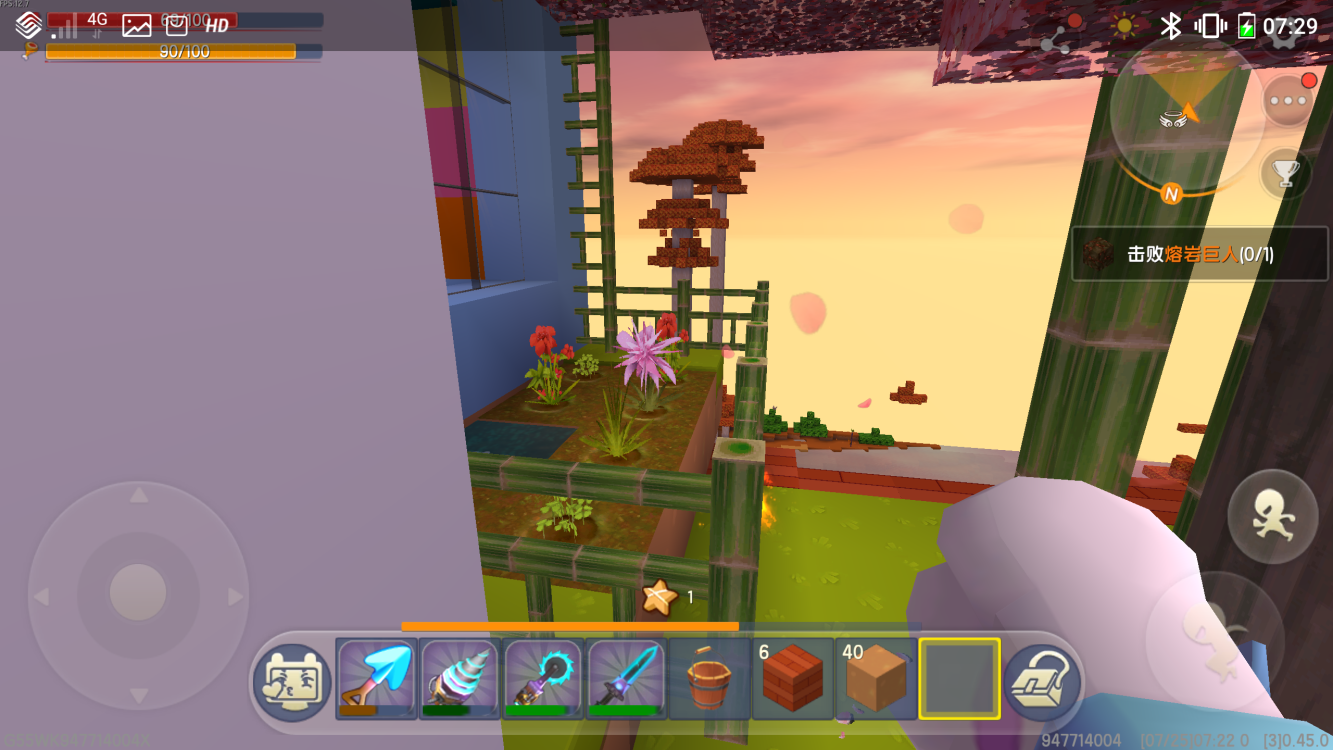Image resolution: width=1333 pixels, height=750 pixels.
Task: Equip the blue sword from hotbar
Action: pyautogui.click(x=627, y=678)
